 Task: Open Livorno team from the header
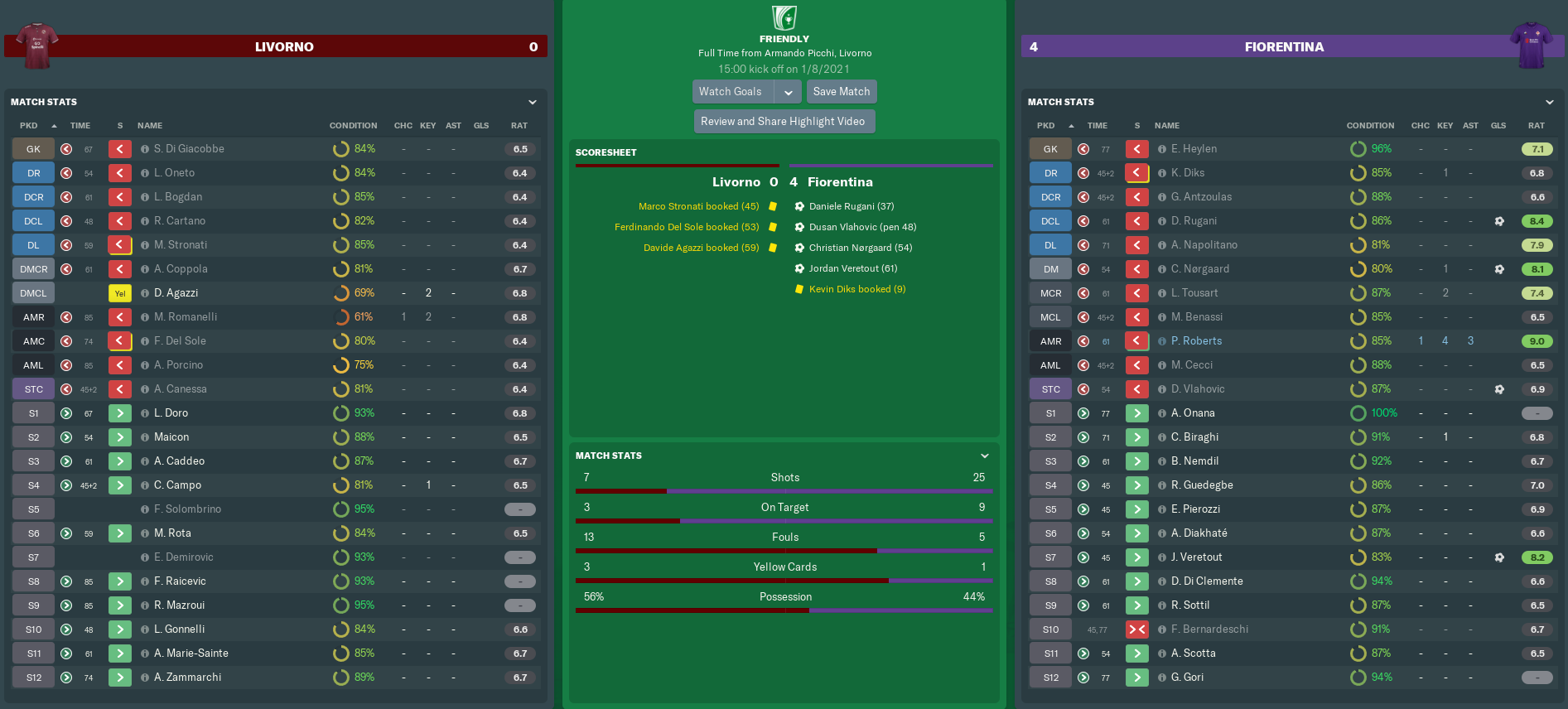tap(284, 47)
